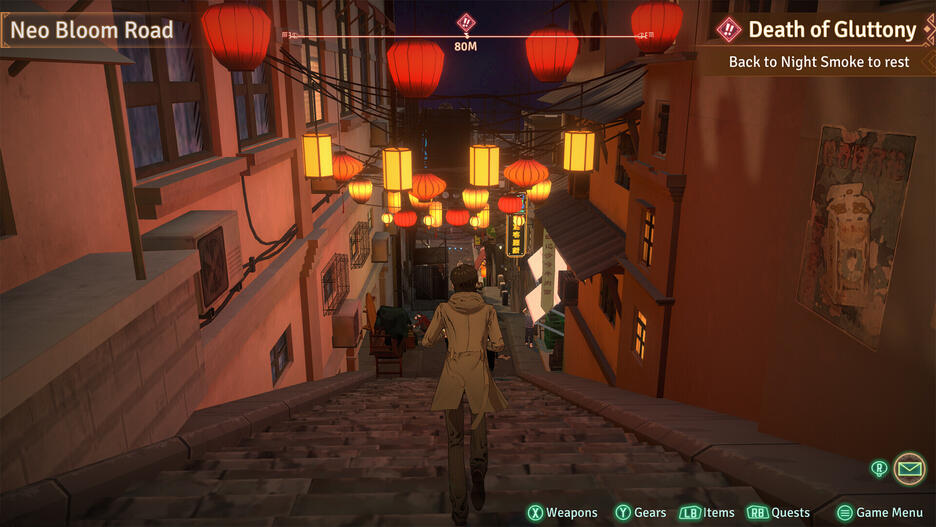Open the Game Menu
This screenshot has height=527, width=936.
click(879, 513)
